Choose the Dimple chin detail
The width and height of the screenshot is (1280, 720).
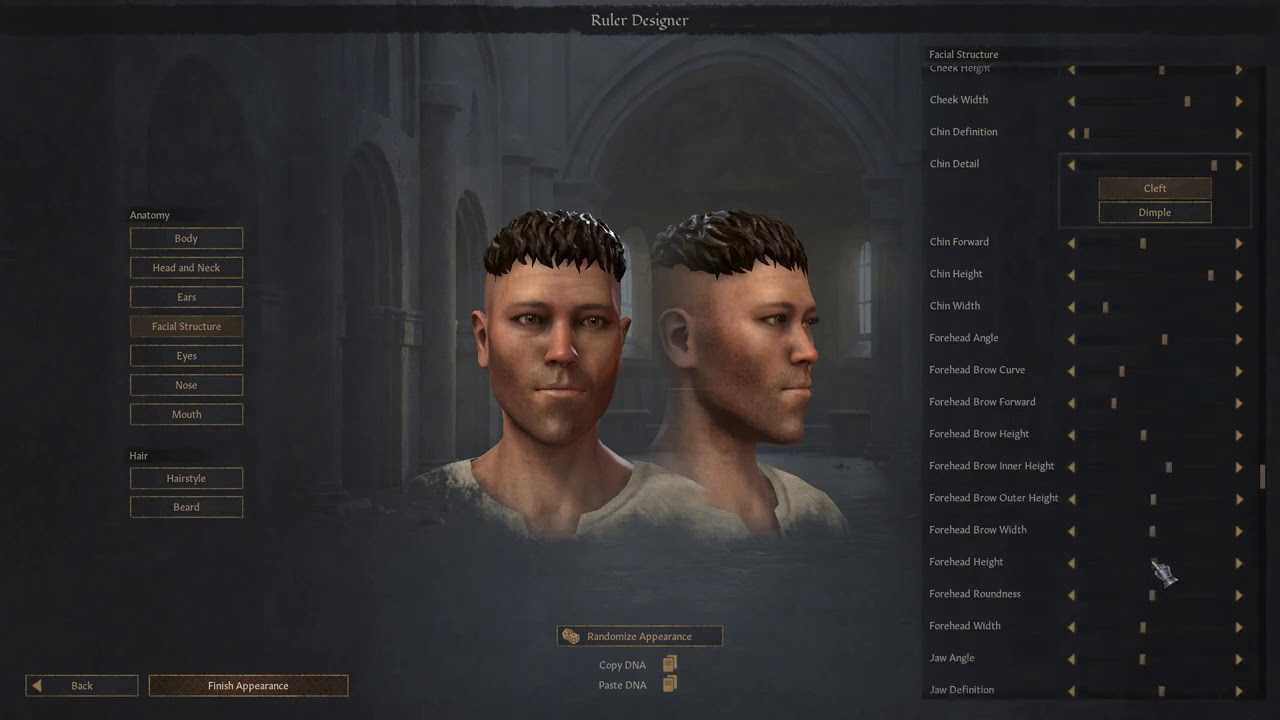click(x=1155, y=212)
